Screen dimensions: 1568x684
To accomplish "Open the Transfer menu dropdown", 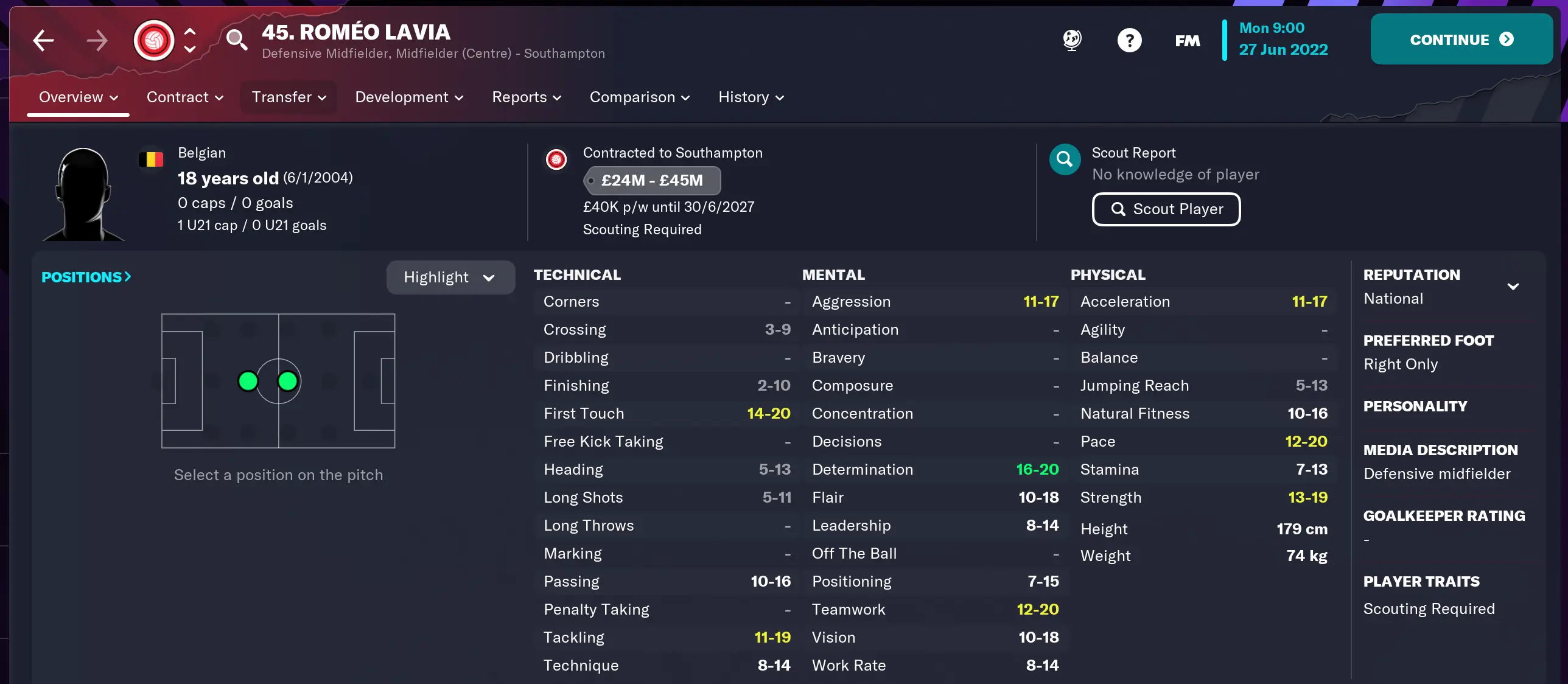I will click(x=287, y=97).
